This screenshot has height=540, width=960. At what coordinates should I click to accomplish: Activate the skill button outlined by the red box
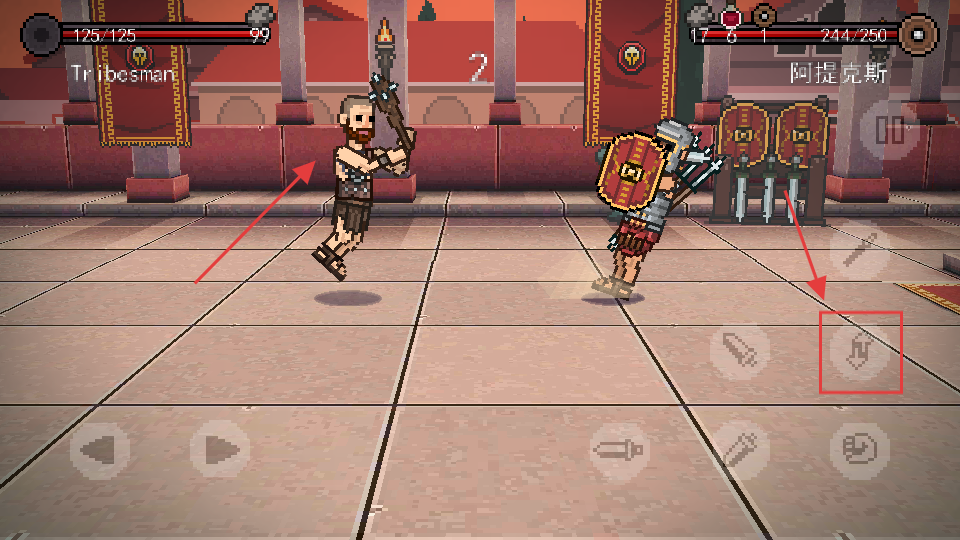click(x=860, y=351)
